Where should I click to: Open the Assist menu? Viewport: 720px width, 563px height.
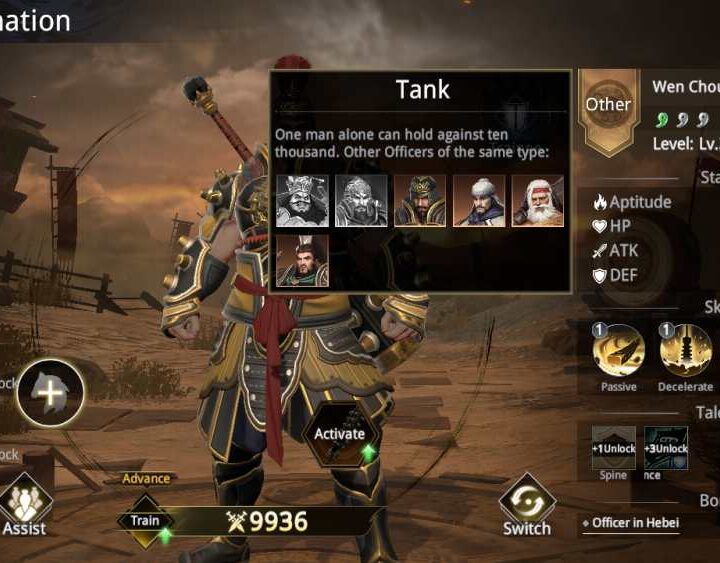click(x=25, y=506)
